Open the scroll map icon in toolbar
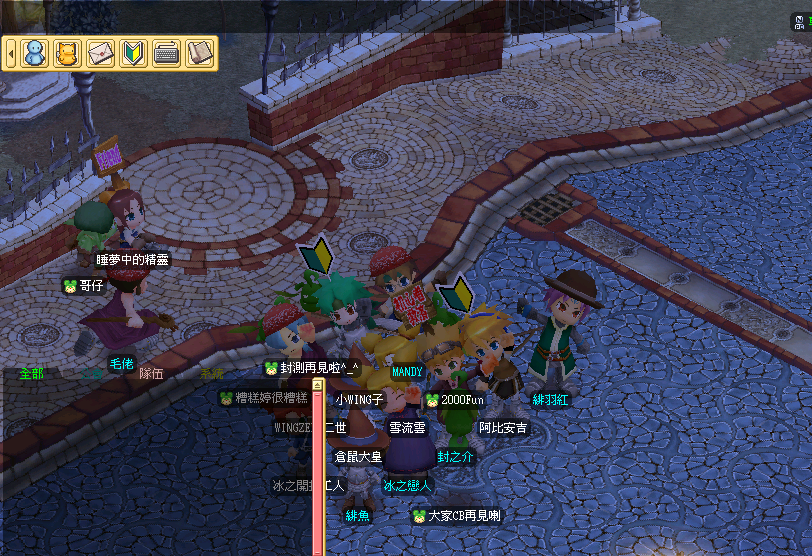Image resolution: width=812 pixels, height=556 pixels. pos(200,53)
